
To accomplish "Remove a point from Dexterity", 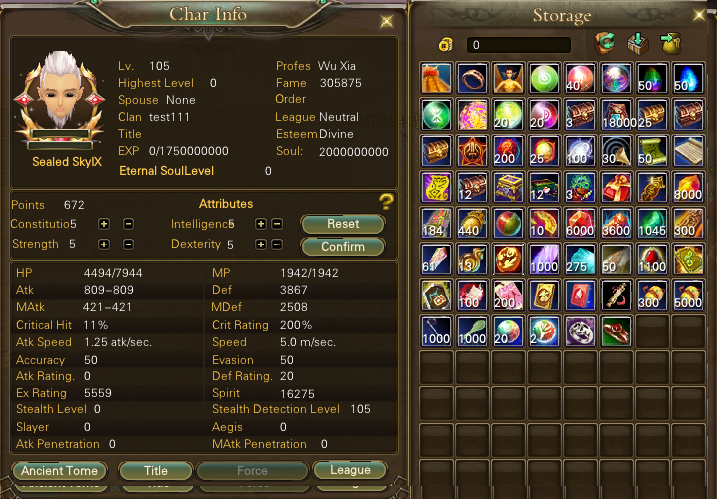I will click(x=277, y=244).
